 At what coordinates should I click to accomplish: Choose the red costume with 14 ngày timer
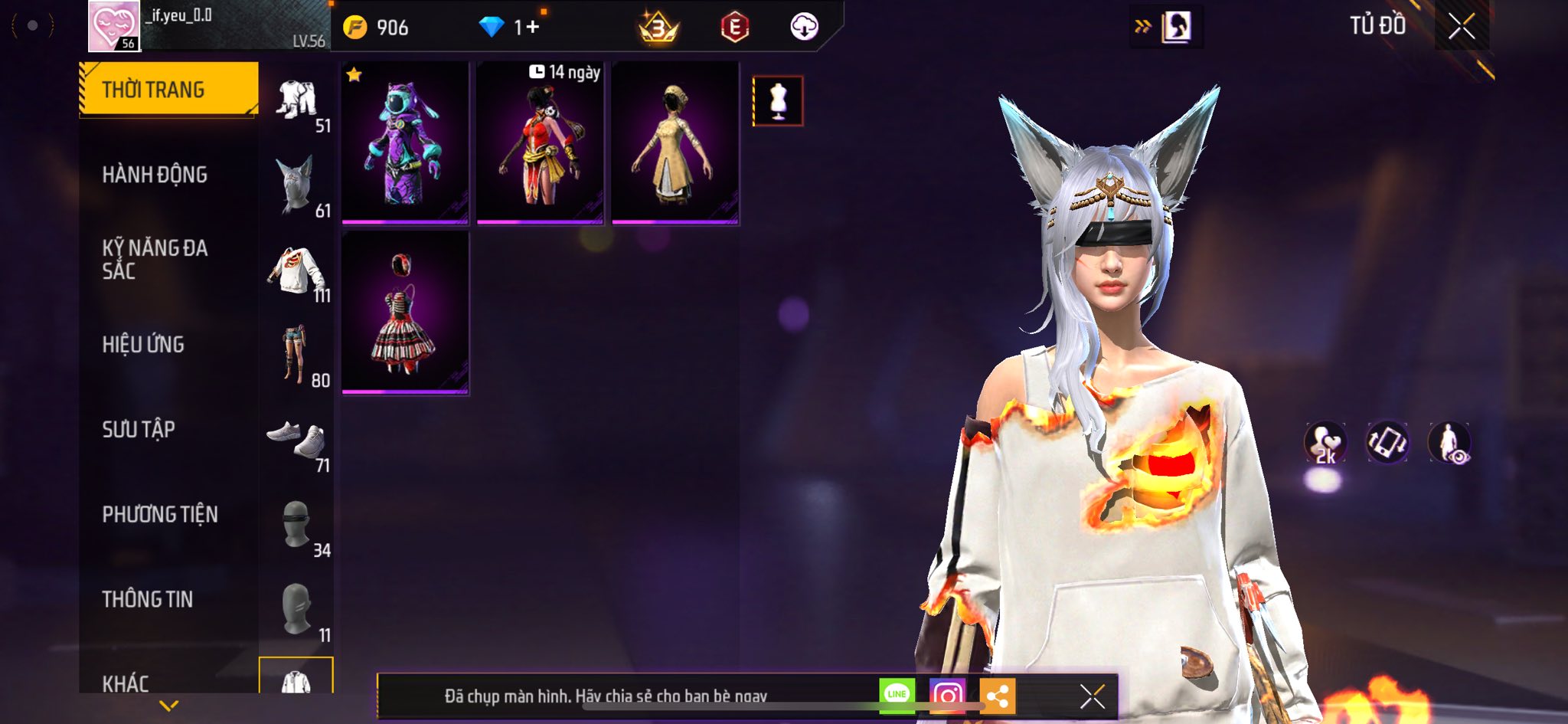pos(541,143)
